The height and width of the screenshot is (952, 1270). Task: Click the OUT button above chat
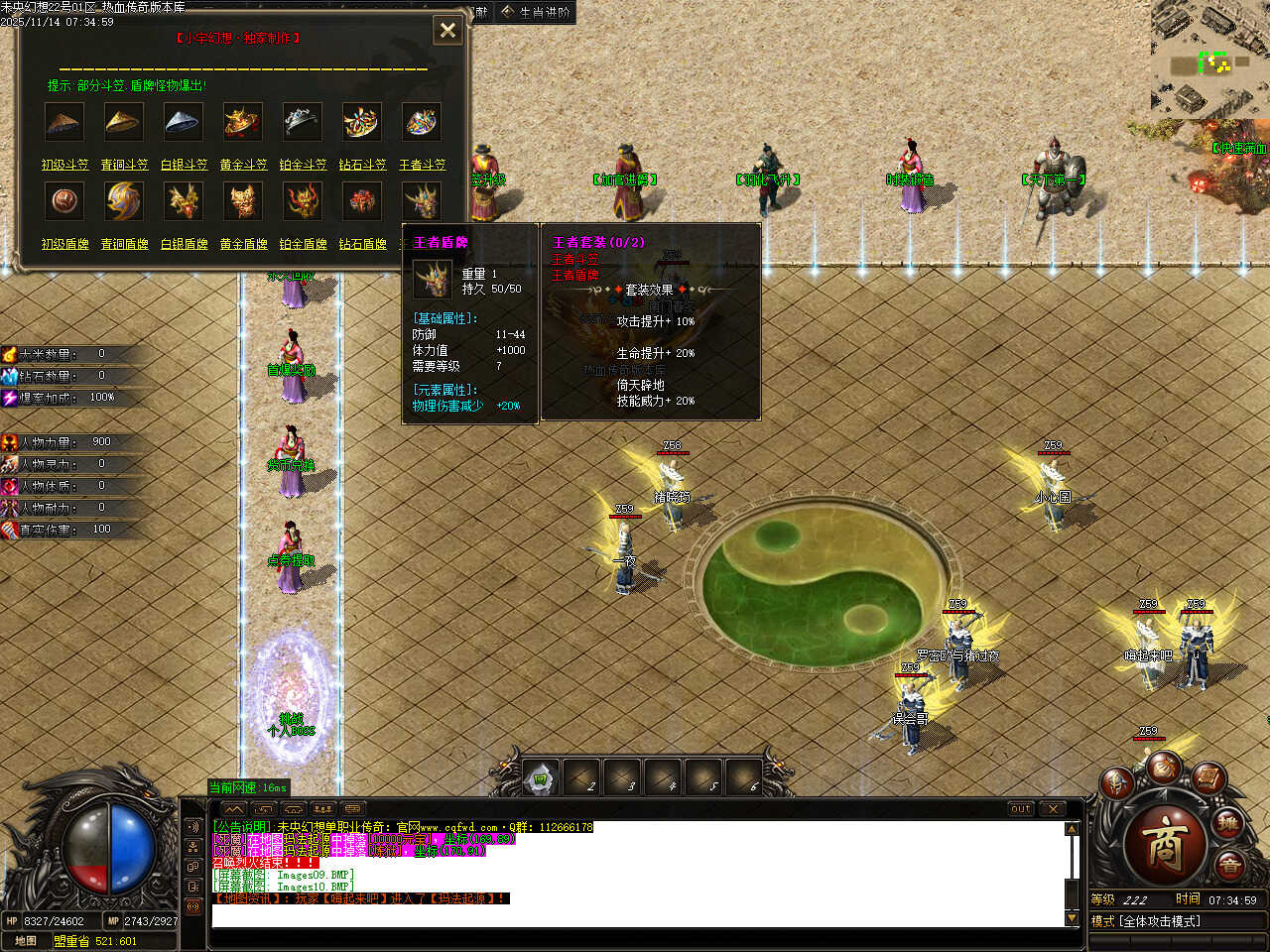pos(1021,809)
